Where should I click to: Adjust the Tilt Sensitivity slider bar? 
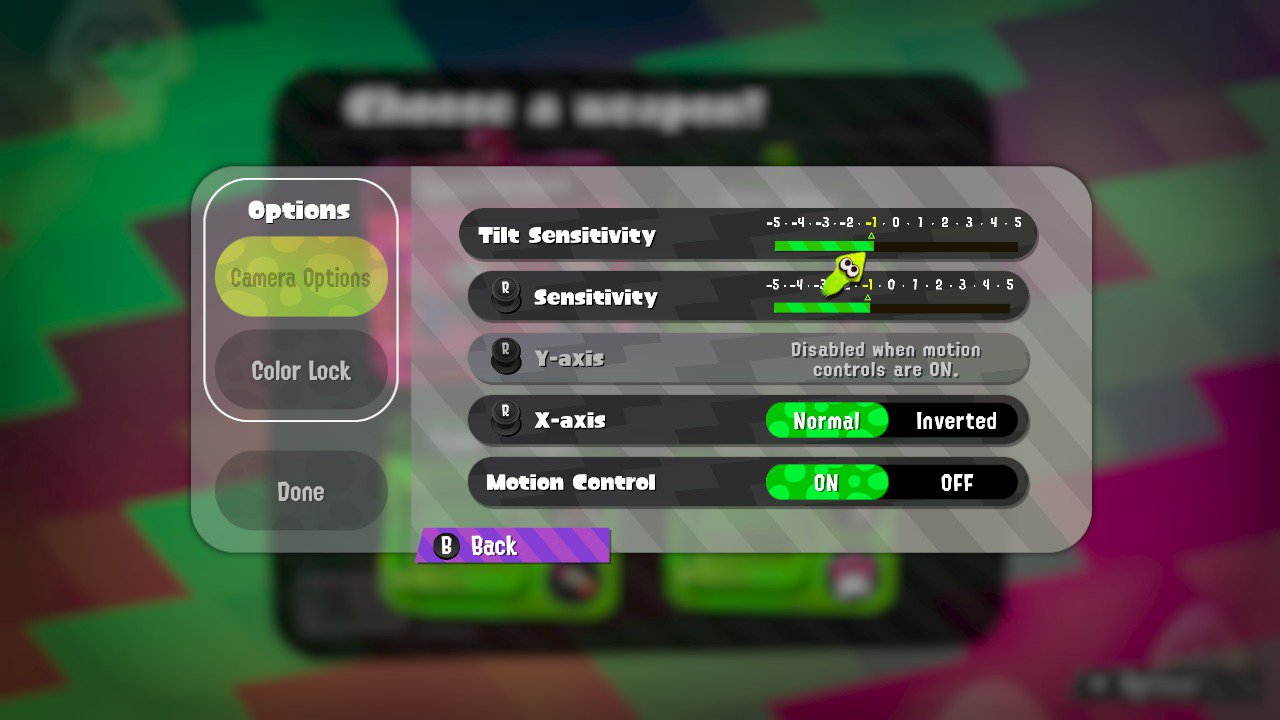coord(895,246)
